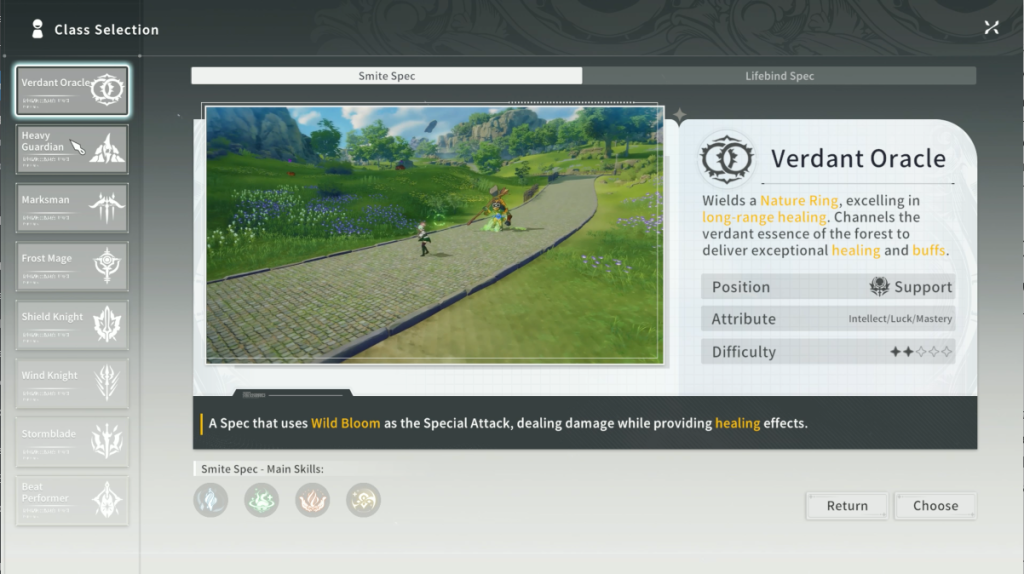Inspect the green leaf main skill icon
Screen dimensions: 1024x574
(262, 499)
